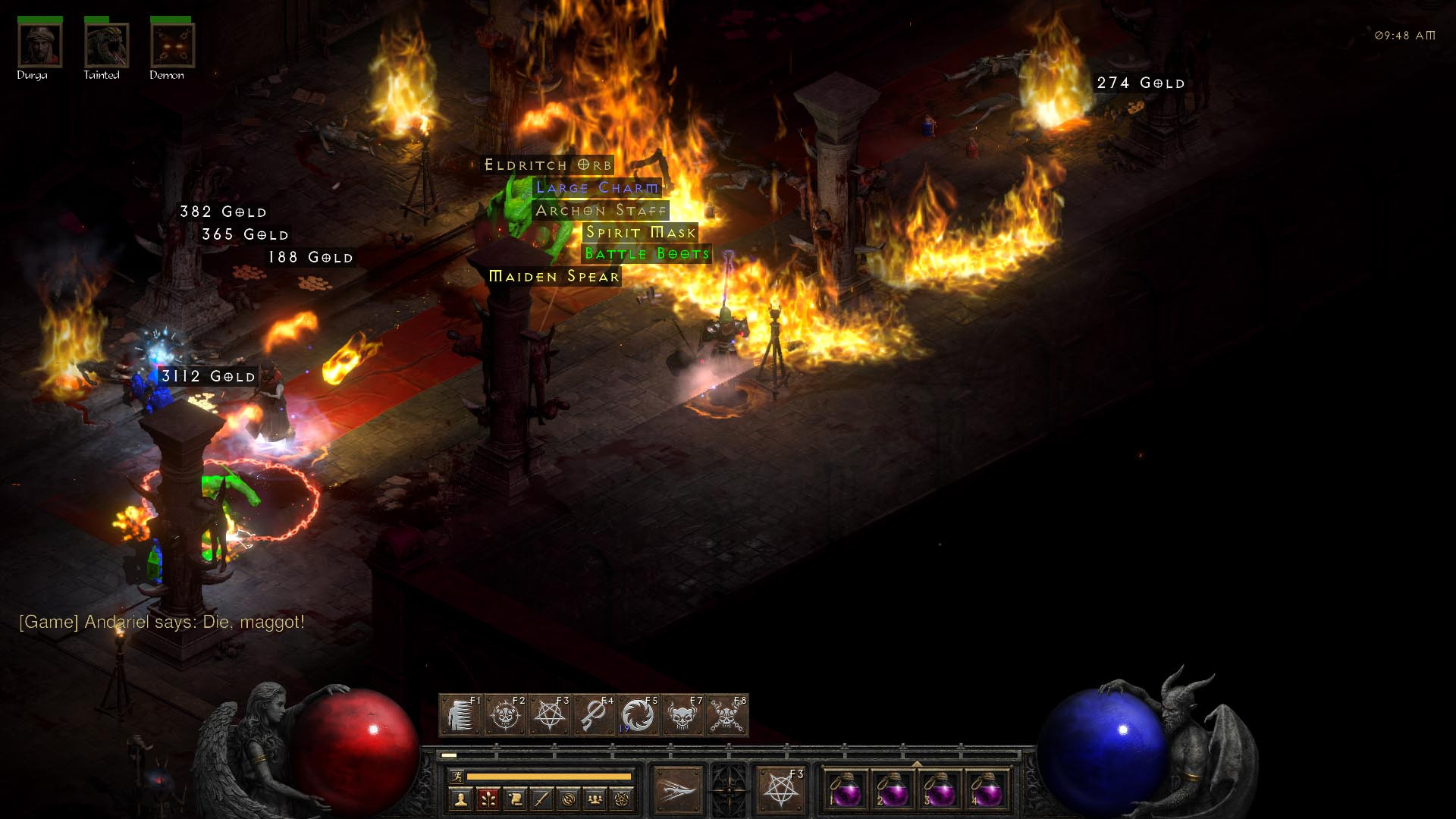This screenshot has width=1456, height=819.
Task: Open the red highlighted skill tree button
Action: (x=488, y=799)
